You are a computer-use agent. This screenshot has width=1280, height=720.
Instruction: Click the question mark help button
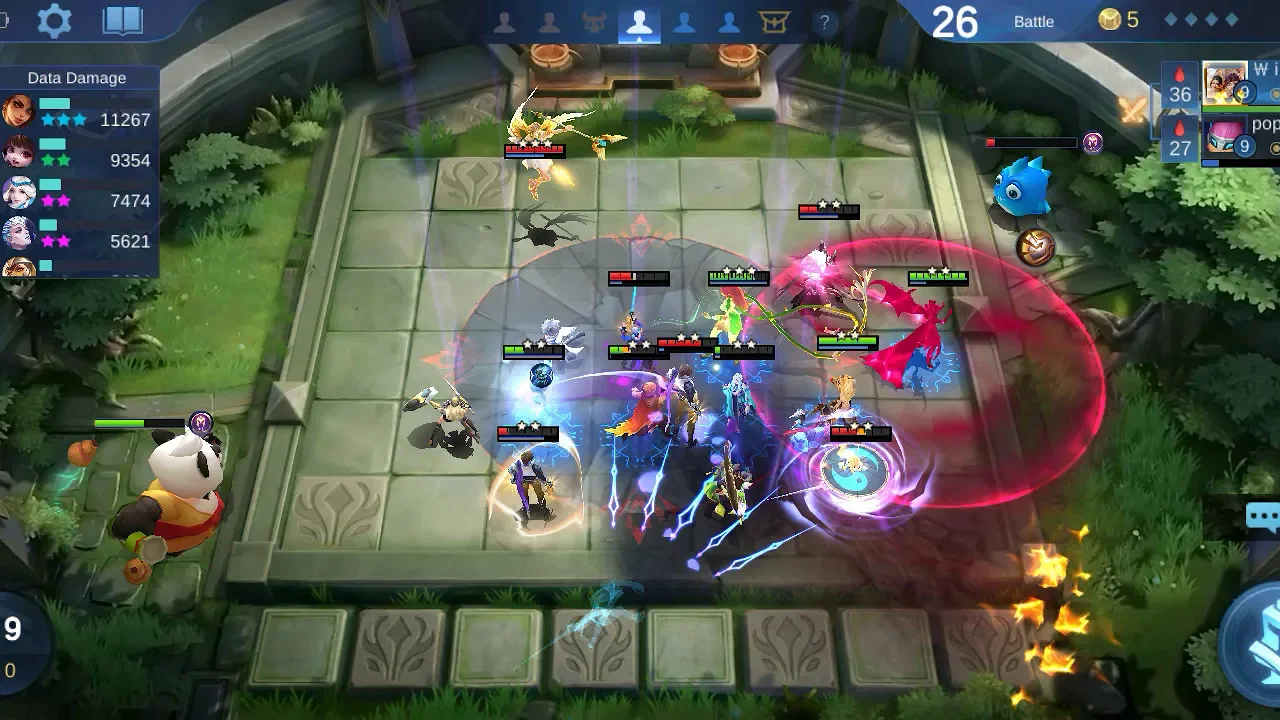[824, 22]
